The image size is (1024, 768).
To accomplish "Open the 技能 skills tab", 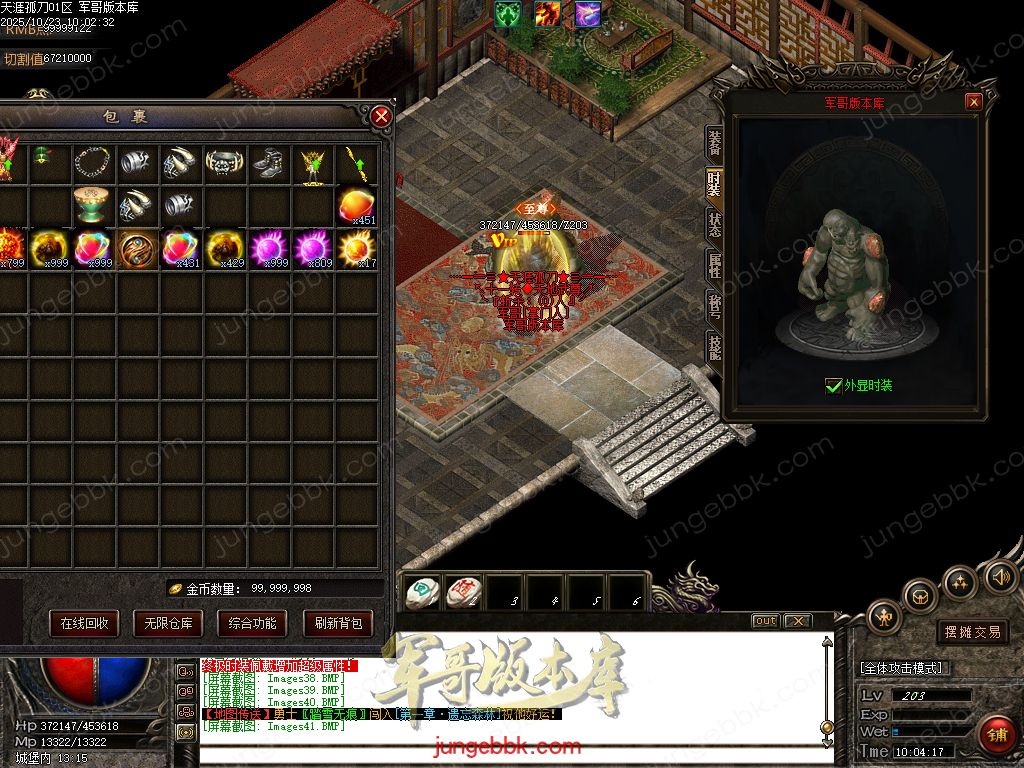I will click(714, 347).
